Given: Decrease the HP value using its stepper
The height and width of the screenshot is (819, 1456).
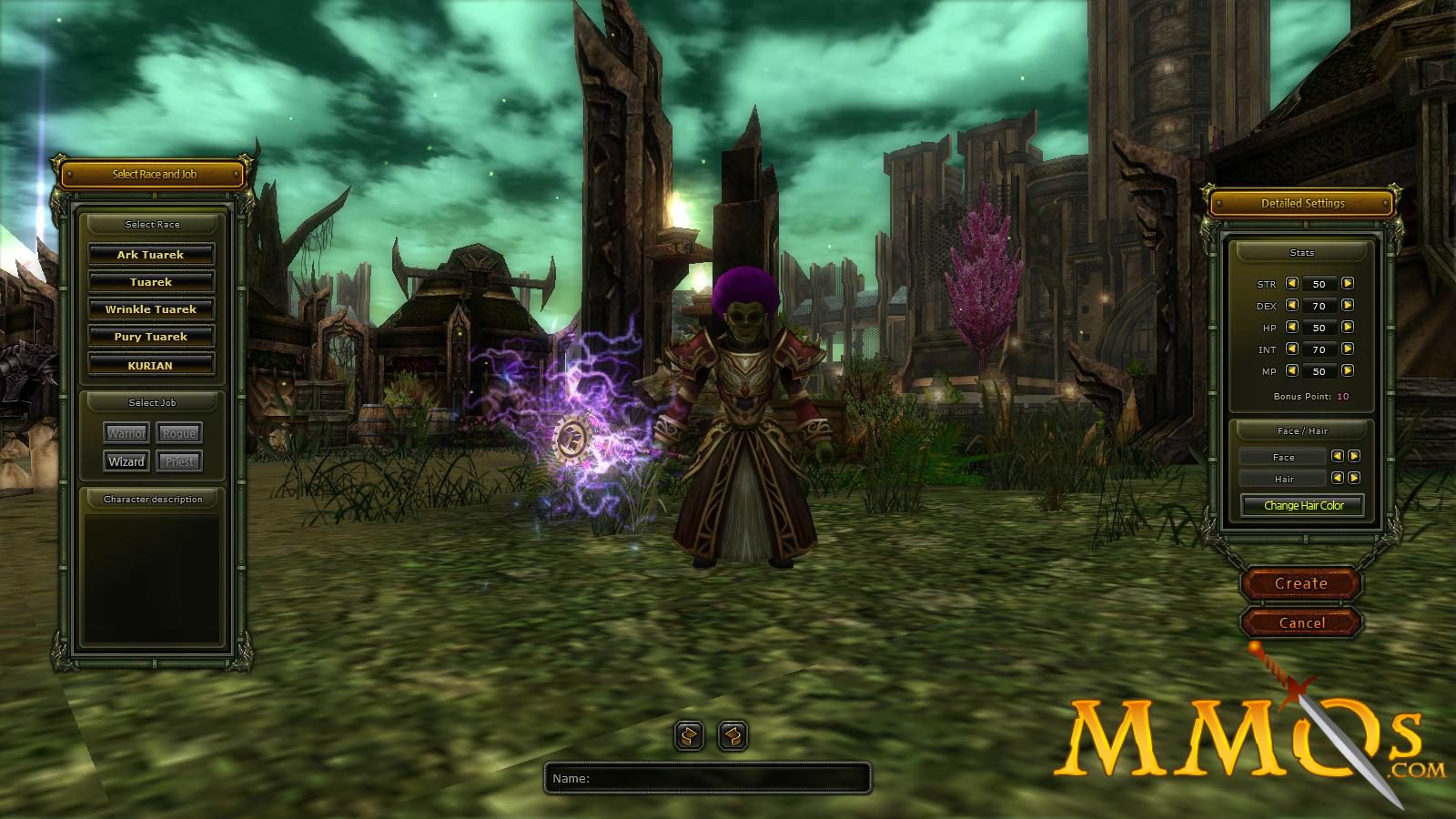Looking at the screenshot, I should coord(1291,328).
